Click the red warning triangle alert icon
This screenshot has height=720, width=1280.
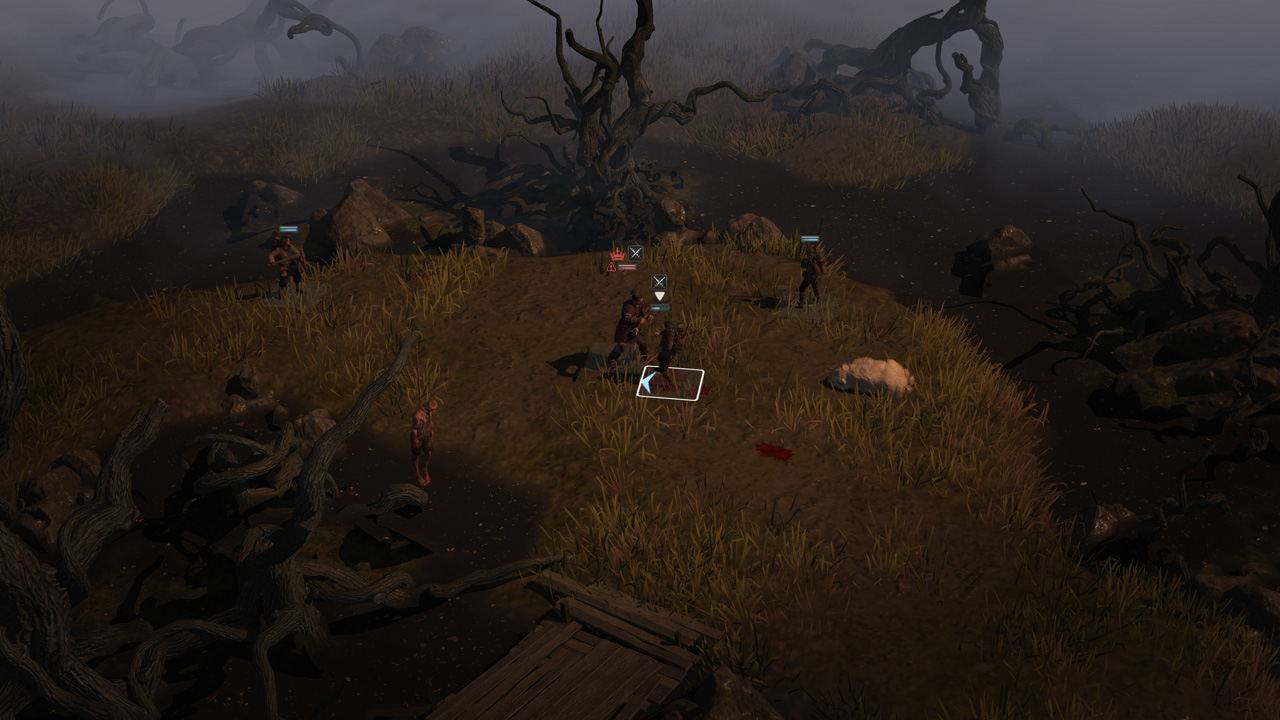tap(610, 265)
